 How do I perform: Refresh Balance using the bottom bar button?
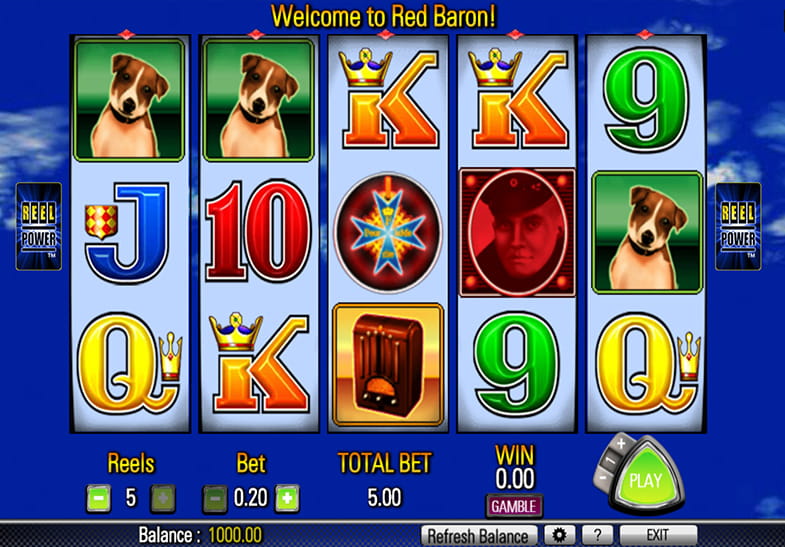click(x=480, y=535)
